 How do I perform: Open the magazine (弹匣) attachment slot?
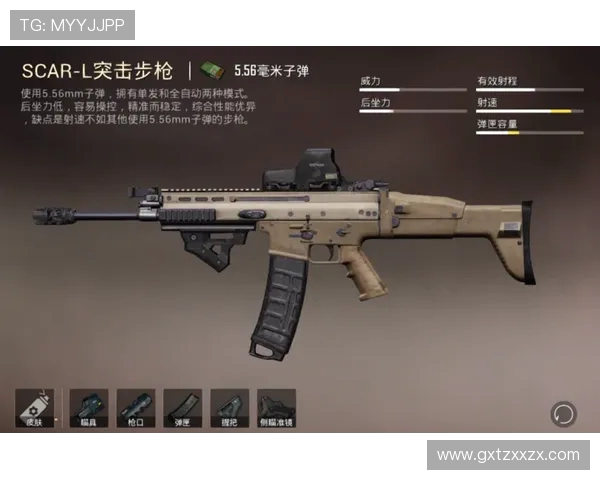click(182, 409)
